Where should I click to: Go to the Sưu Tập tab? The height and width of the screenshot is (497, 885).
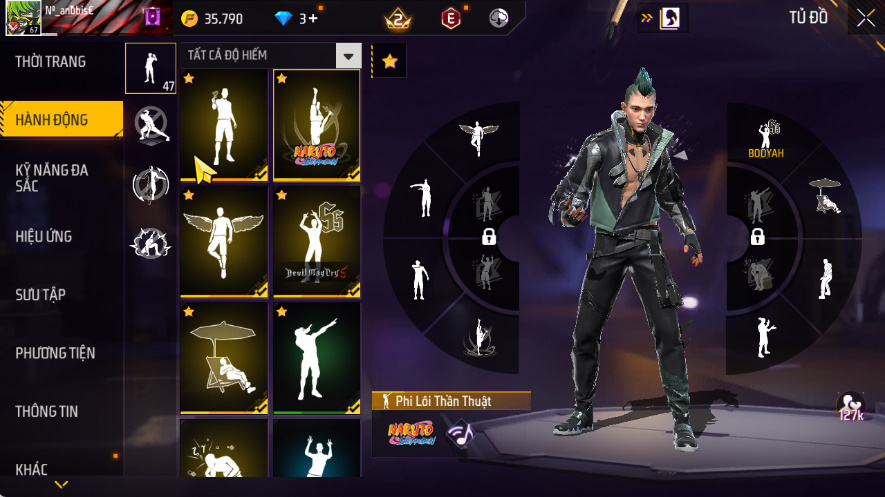tap(41, 295)
